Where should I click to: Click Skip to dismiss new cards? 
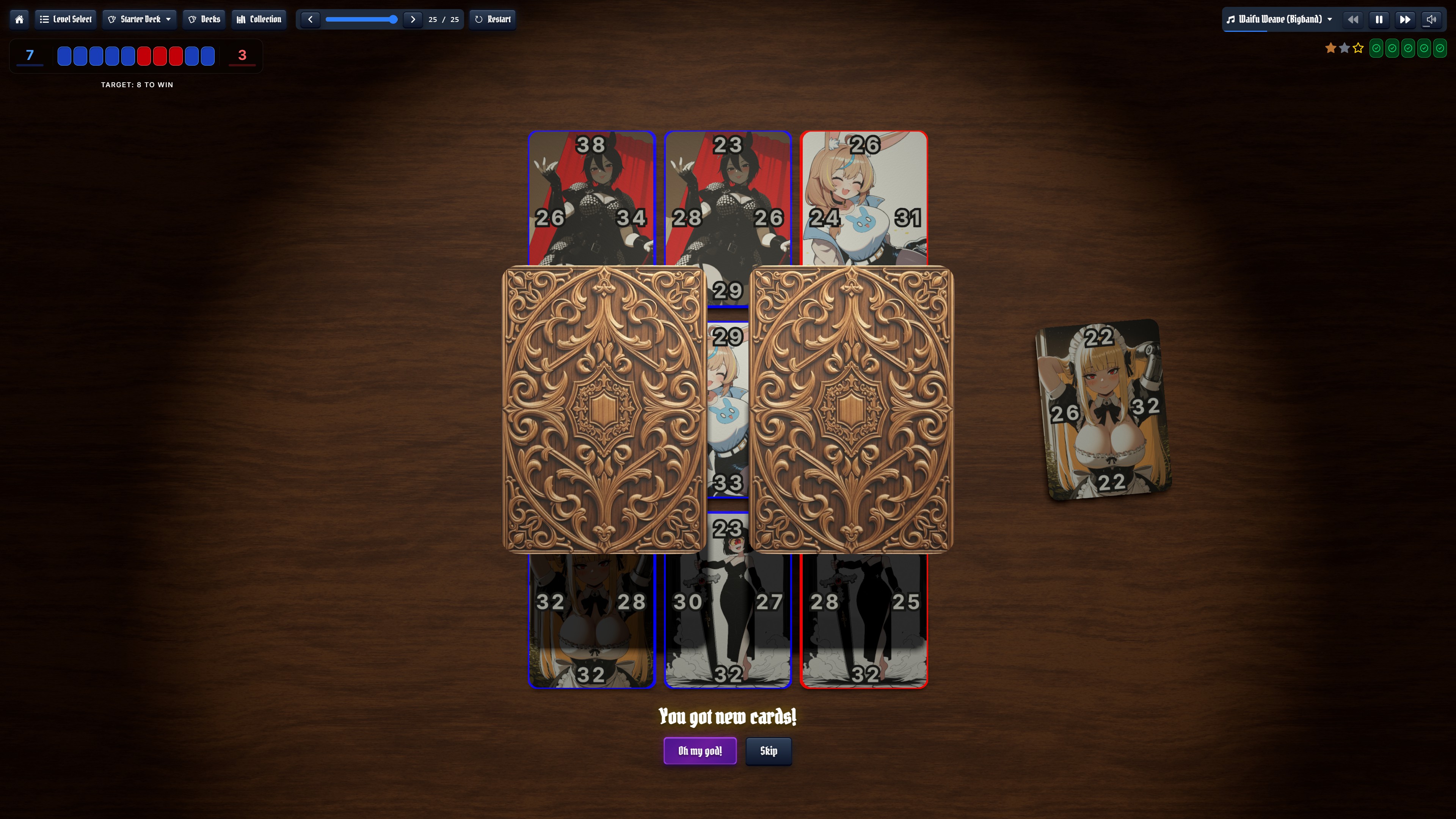click(768, 751)
